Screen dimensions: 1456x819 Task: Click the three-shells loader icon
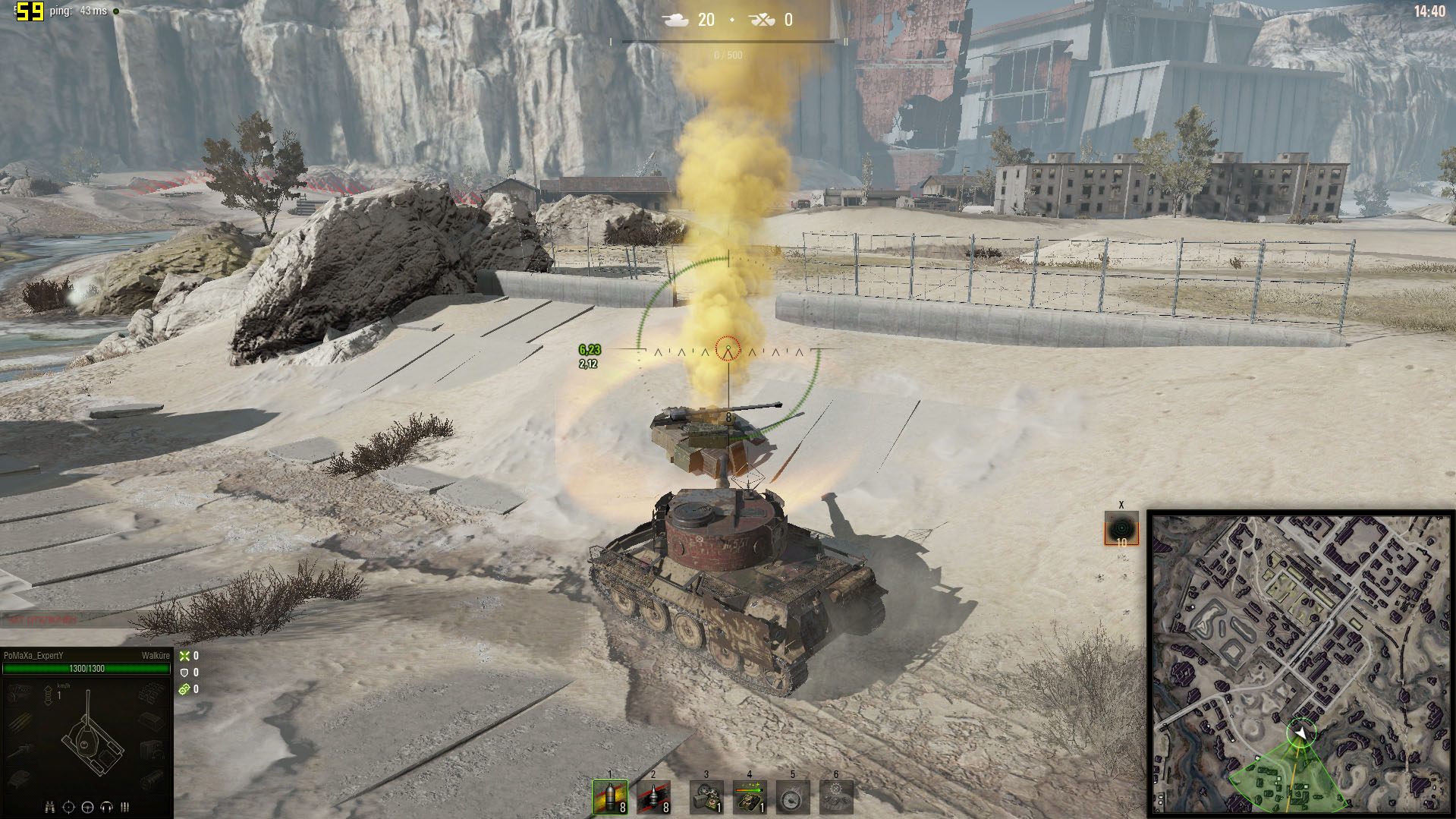tap(124, 807)
